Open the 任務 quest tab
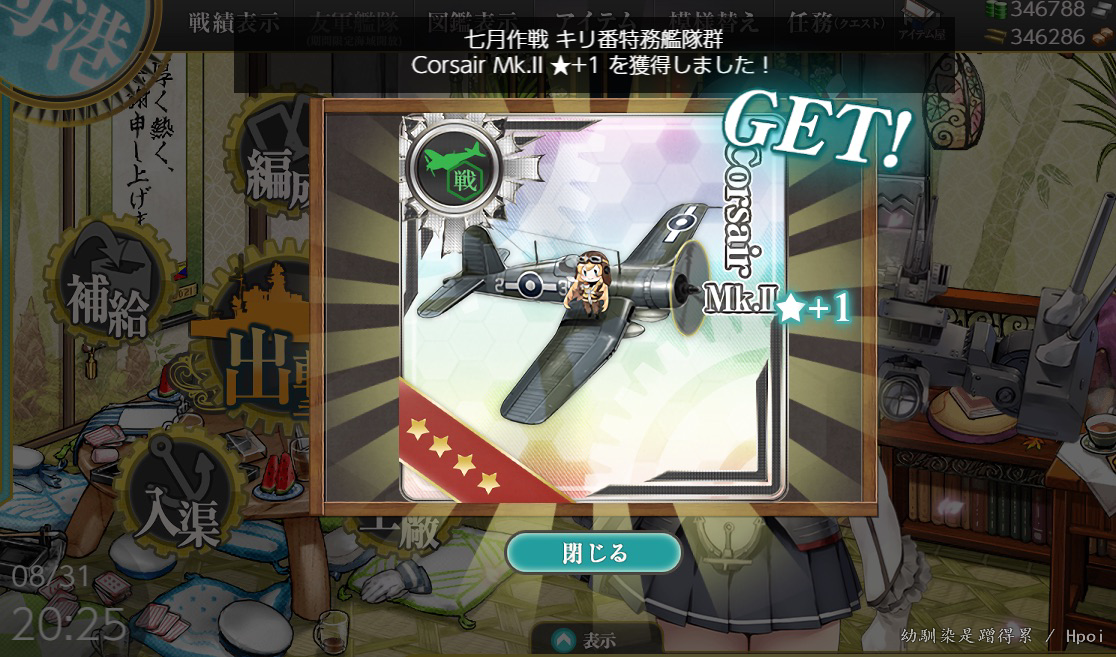 click(829, 23)
